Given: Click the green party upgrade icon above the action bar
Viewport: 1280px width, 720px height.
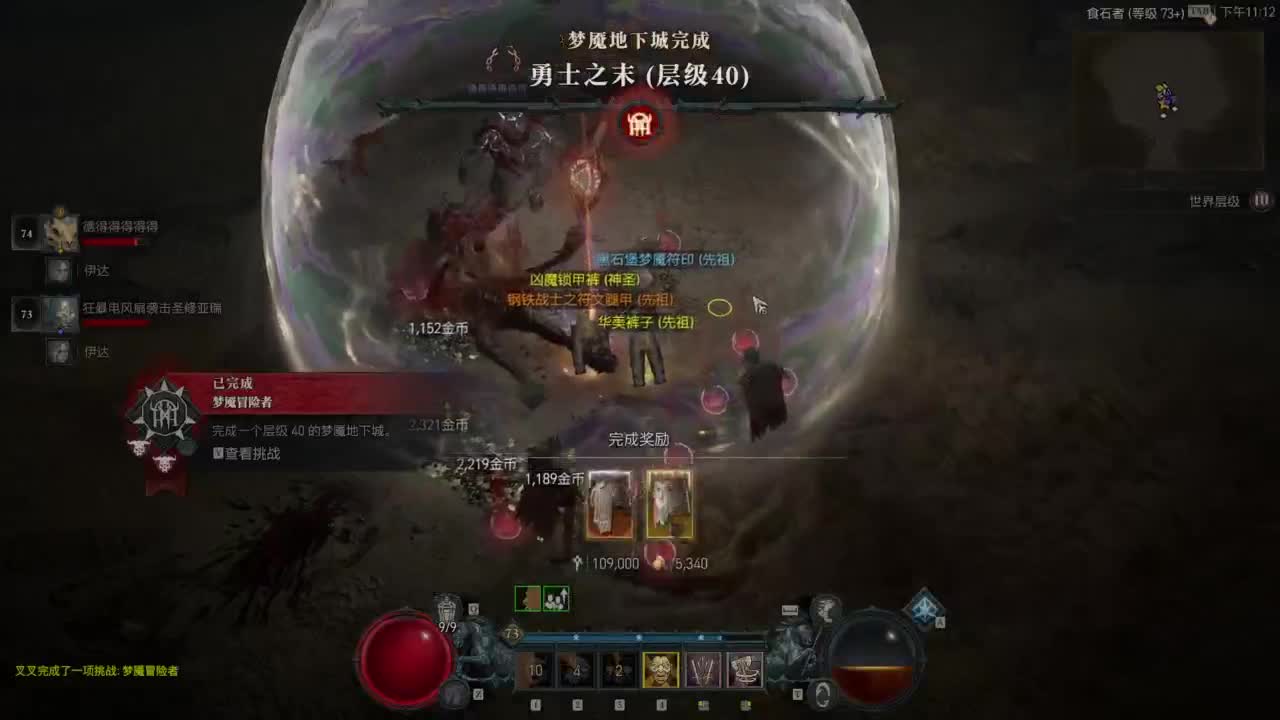Looking at the screenshot, I should tap(555, 599).
